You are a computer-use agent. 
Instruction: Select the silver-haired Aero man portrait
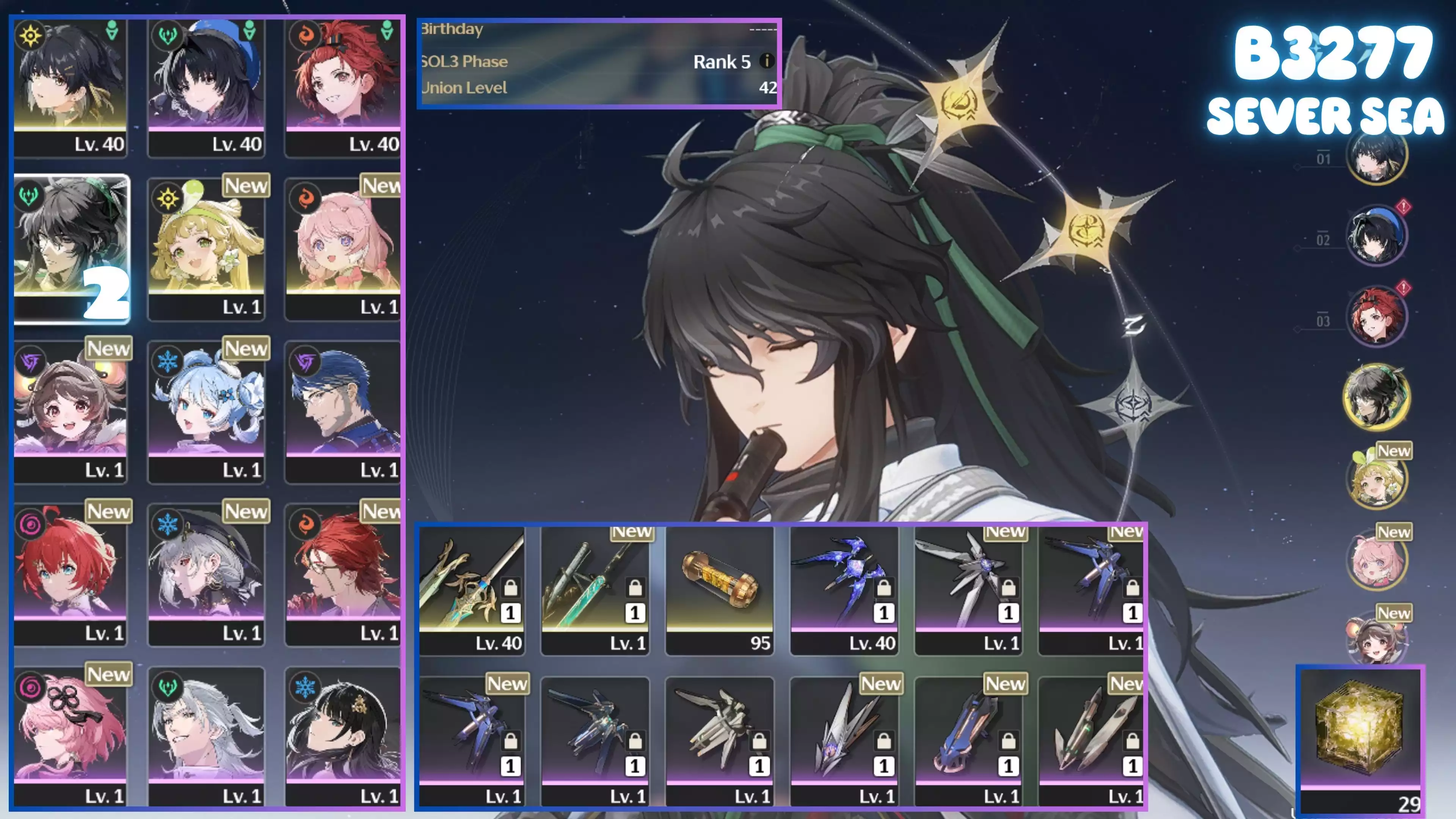pos(206,731)
